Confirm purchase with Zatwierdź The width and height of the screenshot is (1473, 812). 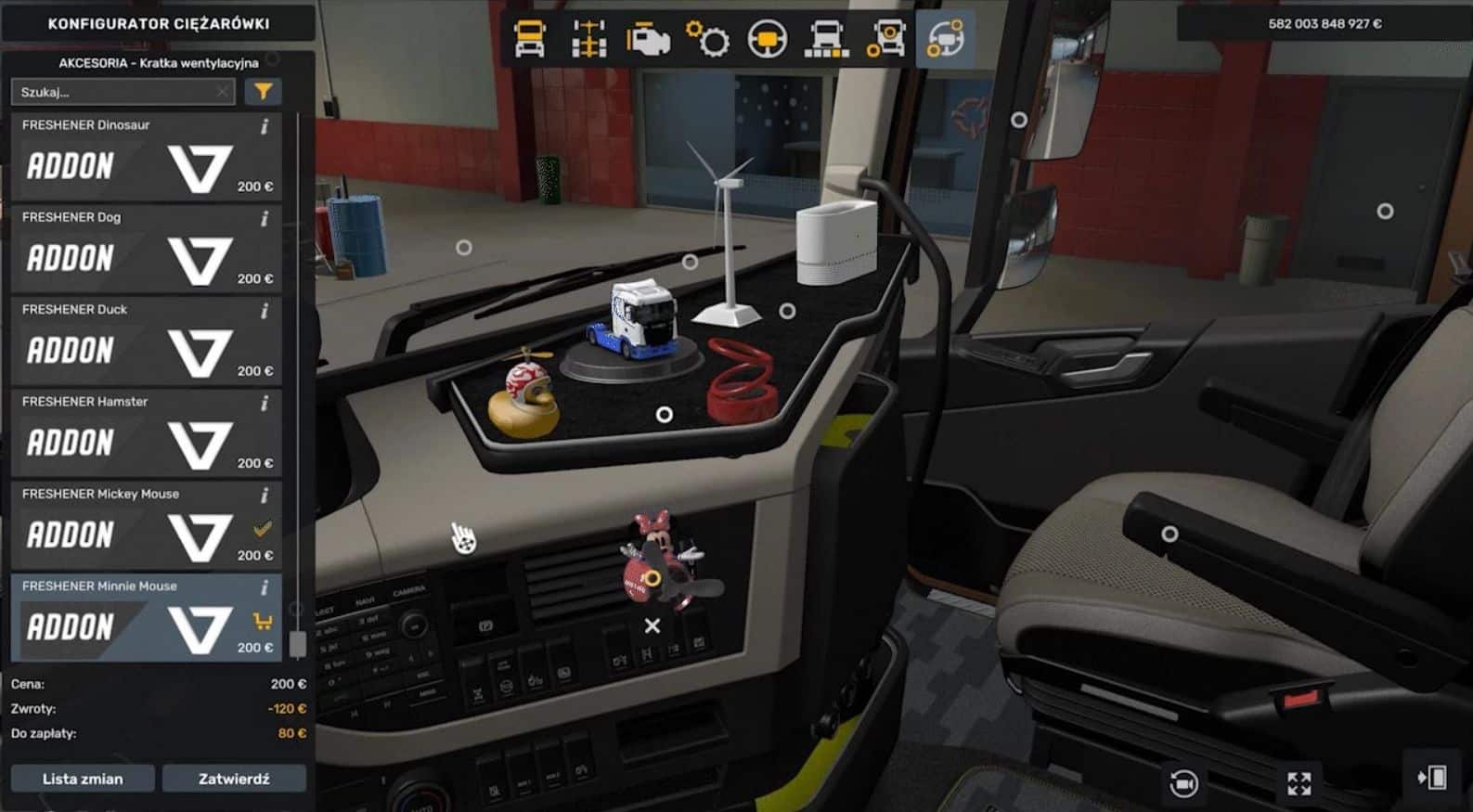[234, 779]
